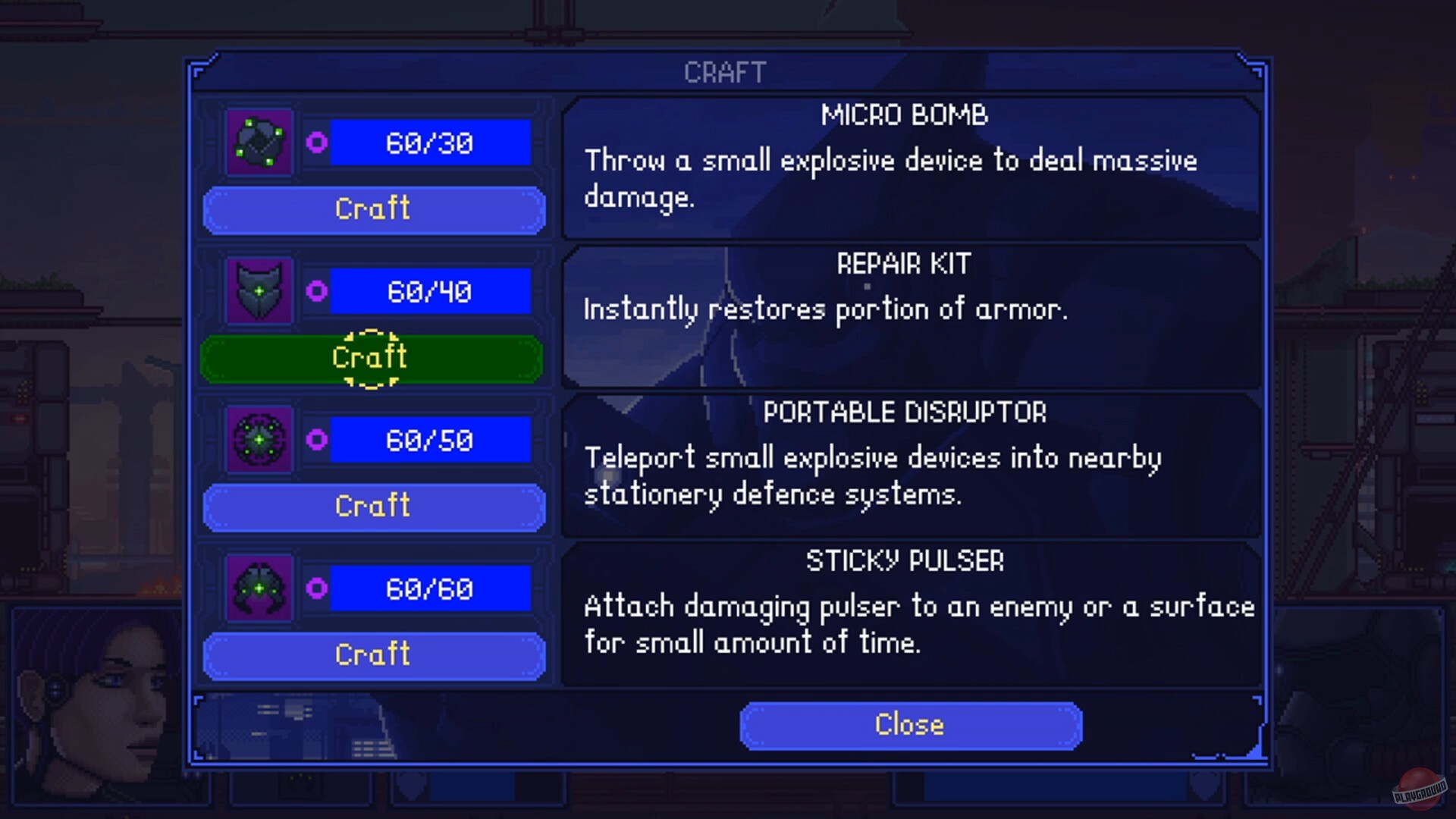Select the Portable Disruptor item icon
1456x819 pixels.
click(258, 440)
